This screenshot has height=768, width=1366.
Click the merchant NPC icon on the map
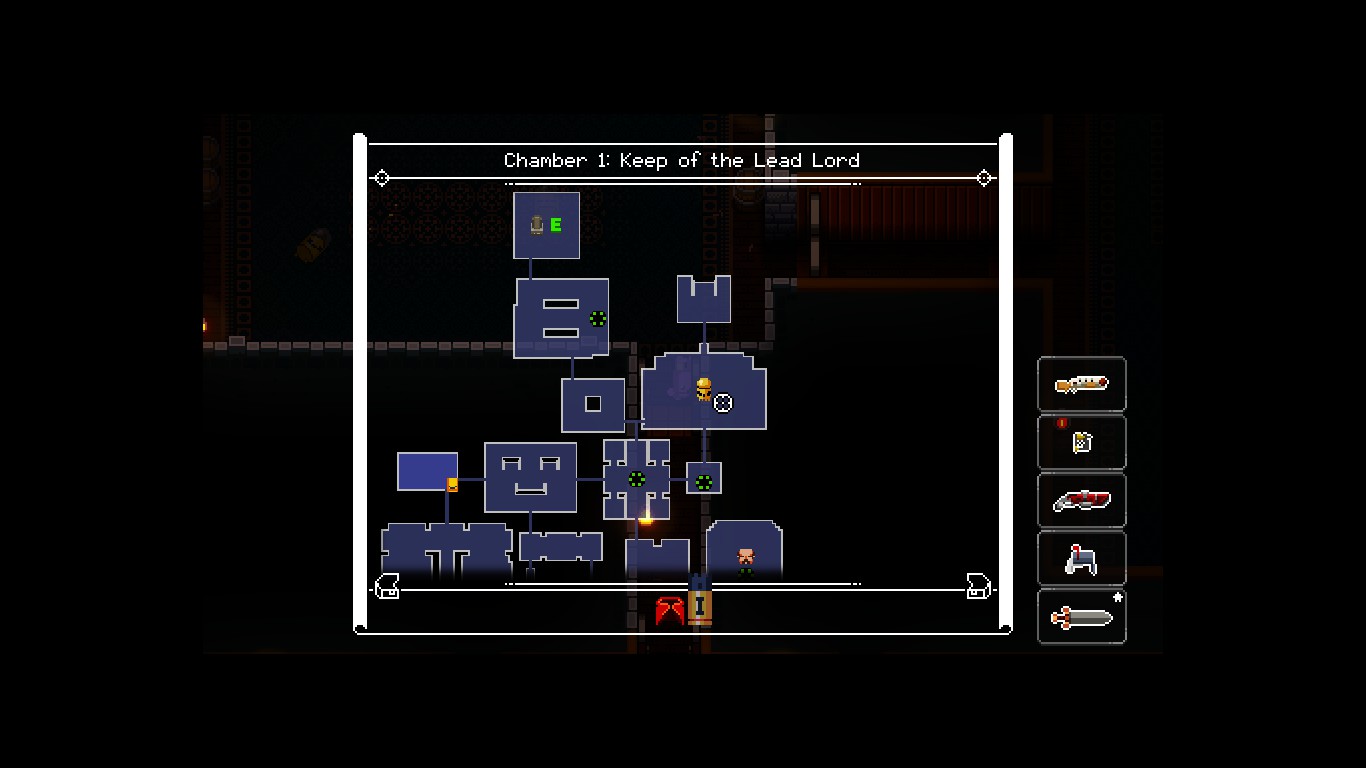(x=744, y=557)
